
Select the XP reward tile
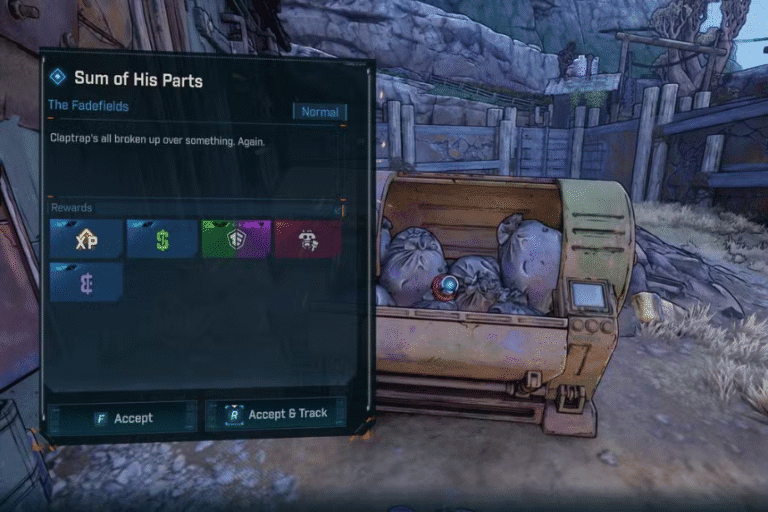(x=86, y=240)
